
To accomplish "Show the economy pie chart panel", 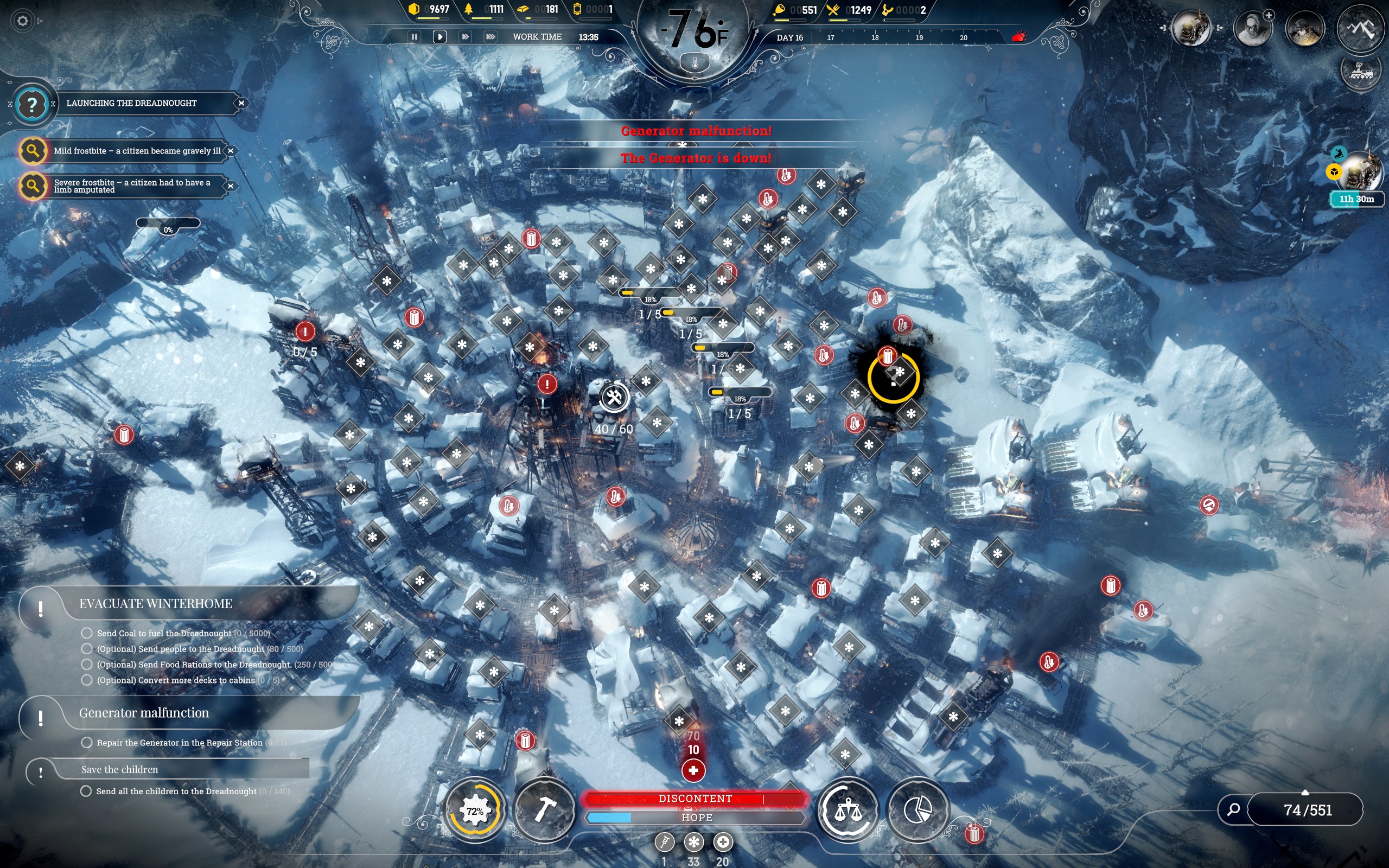I will [917, 810].
